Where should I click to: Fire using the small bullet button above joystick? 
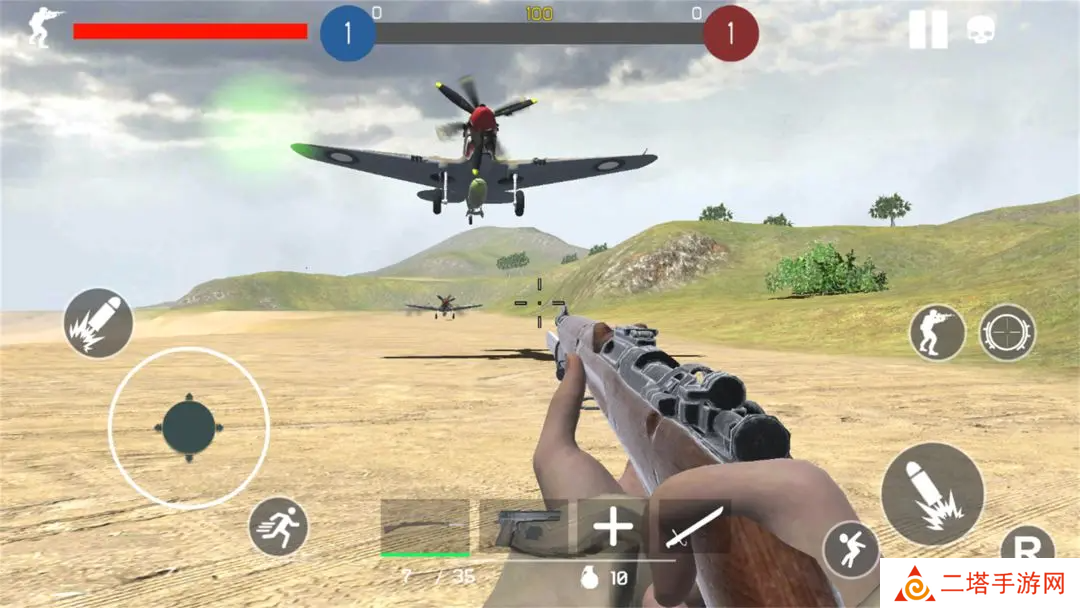pyautogui.click(x=98, y=323)
